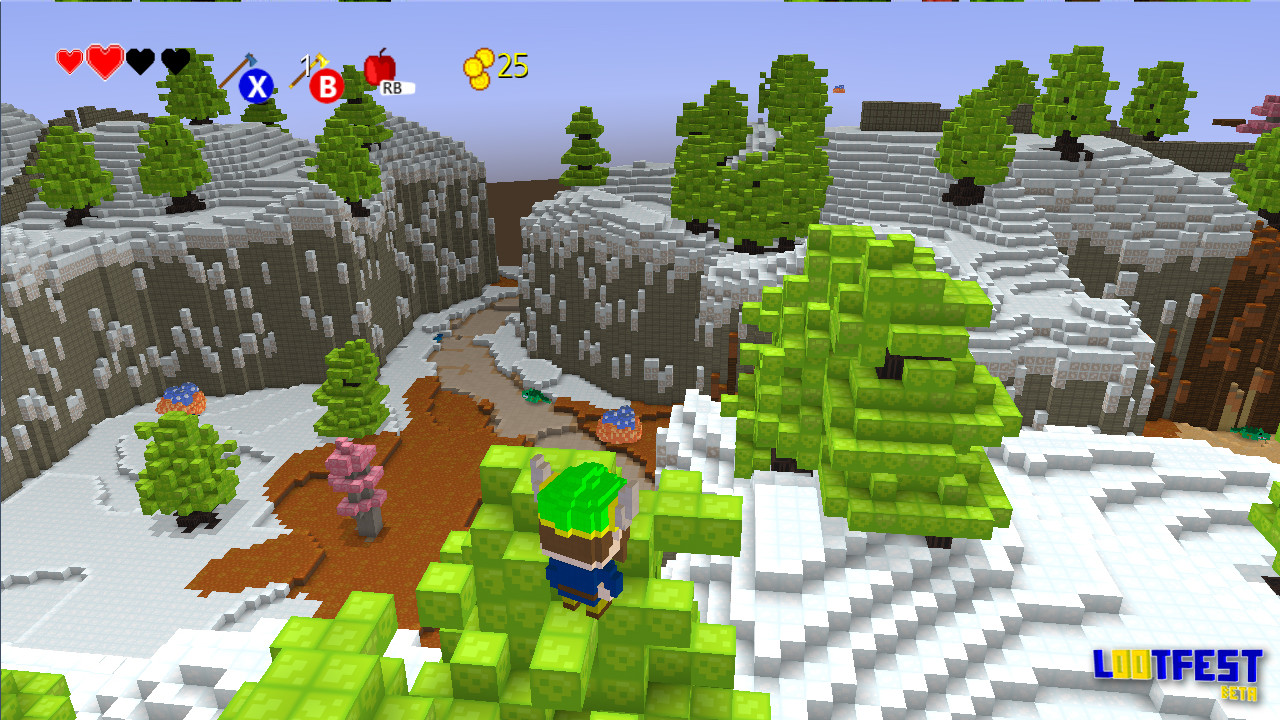Click the RB shoulder button label
1280x720 pixels.
[x=394, y=87]
